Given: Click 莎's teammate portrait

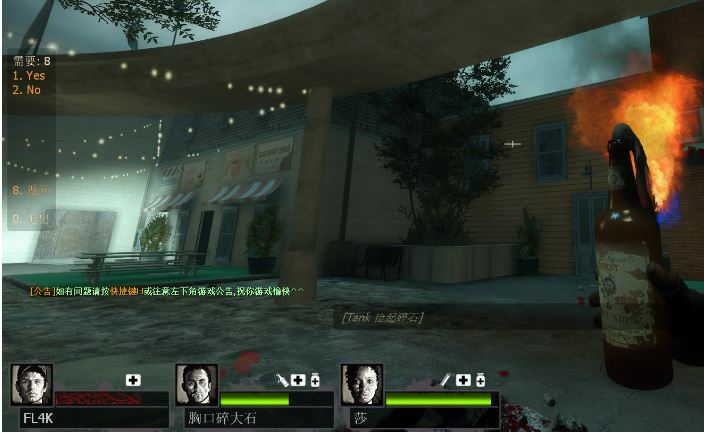Looking at the screenshot, I should pos(362,384).
